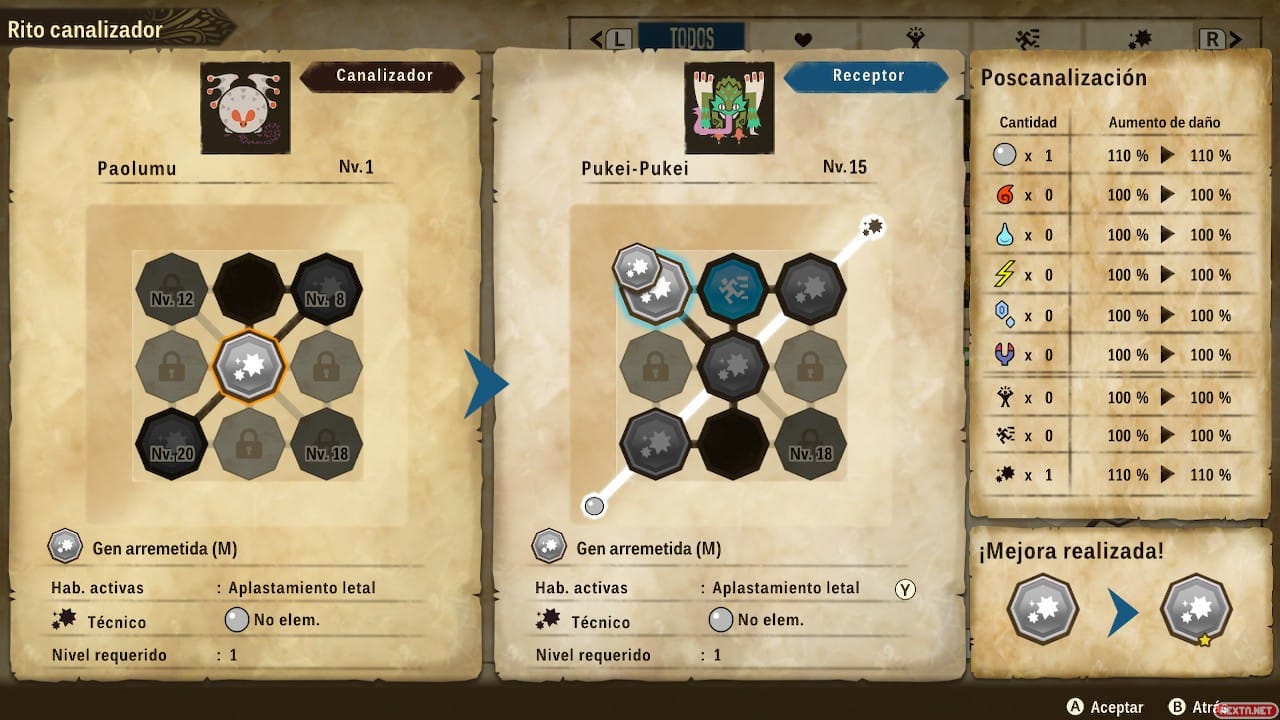
Task: Select Pukei-Pukei's blue speed gene
Action: [733, 289]
